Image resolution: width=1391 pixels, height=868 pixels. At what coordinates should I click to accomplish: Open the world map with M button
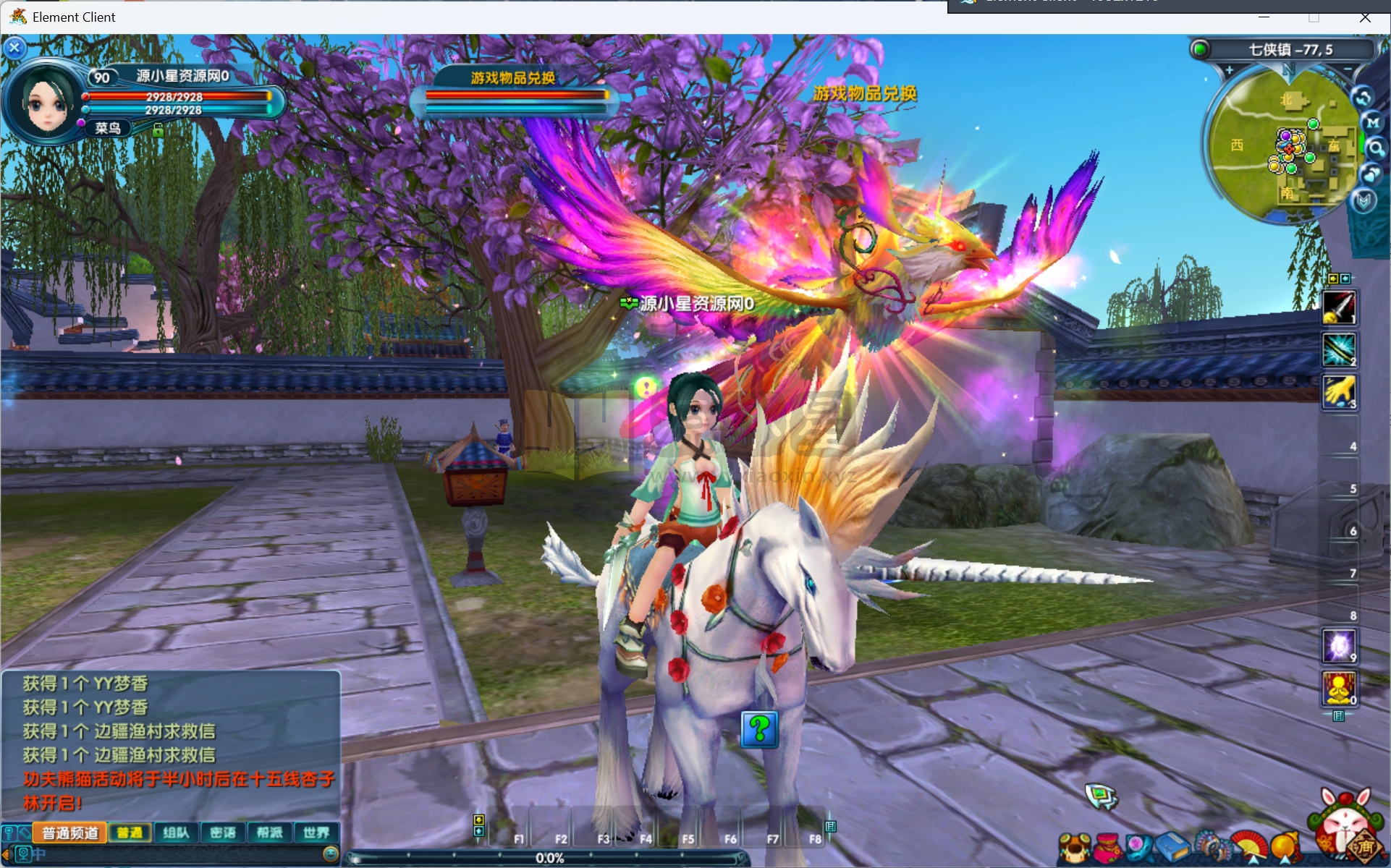click(x=1372, y=123)
